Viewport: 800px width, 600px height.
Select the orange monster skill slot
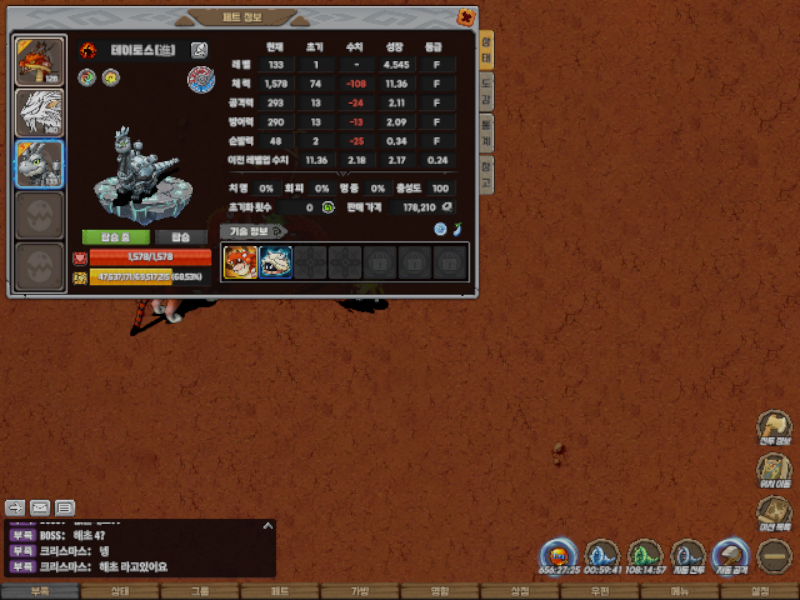point(240,262)
